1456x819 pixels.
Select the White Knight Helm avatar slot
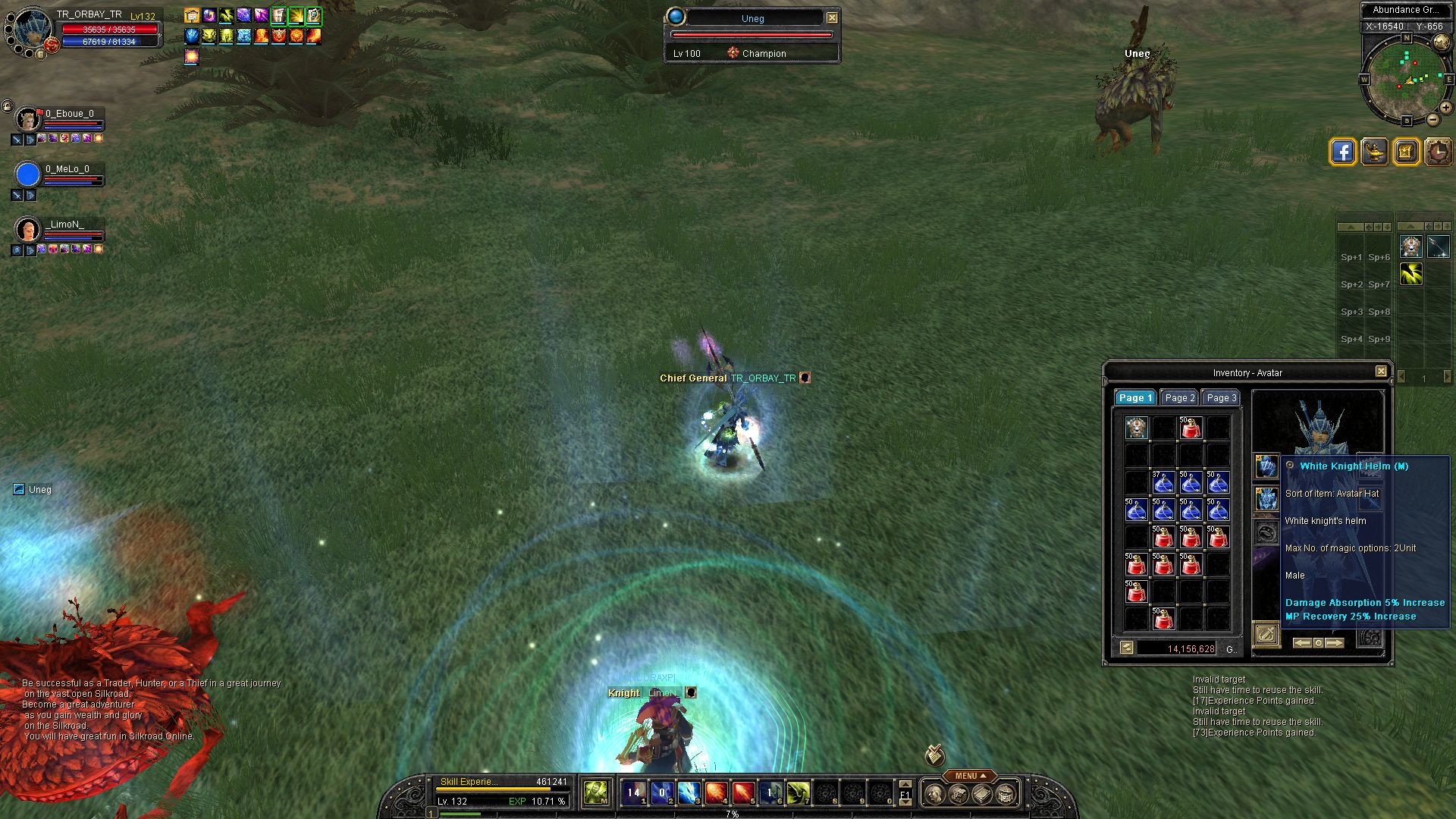pos(1266,466)
